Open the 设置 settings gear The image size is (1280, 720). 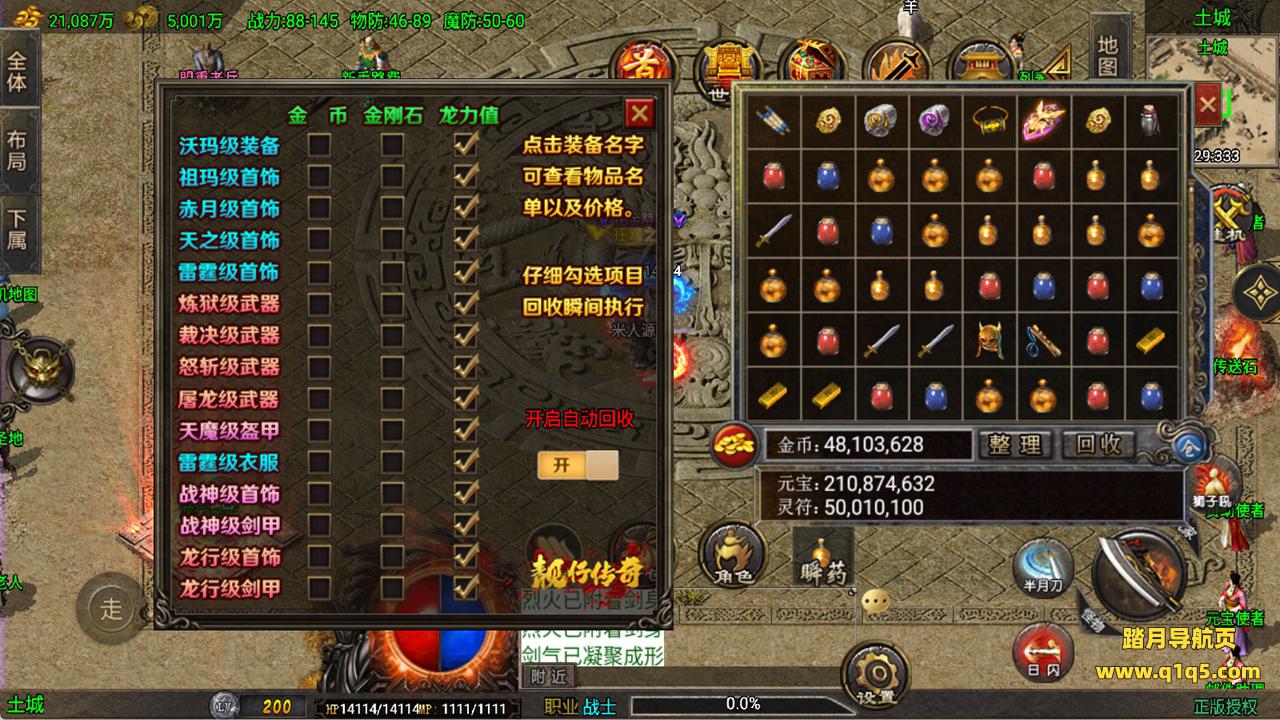click(x=875, y=675)
